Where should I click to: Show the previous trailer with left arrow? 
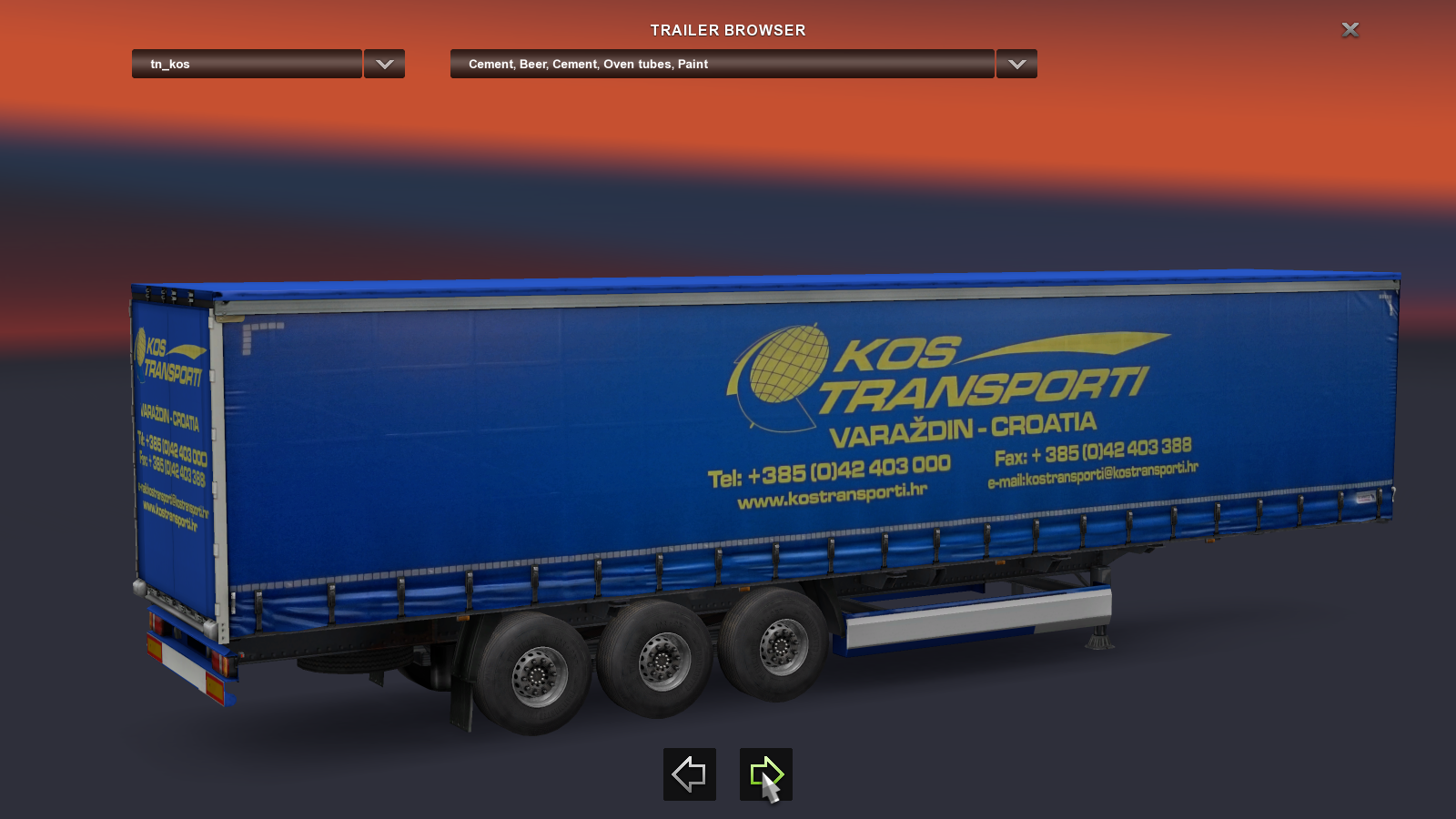689,774
